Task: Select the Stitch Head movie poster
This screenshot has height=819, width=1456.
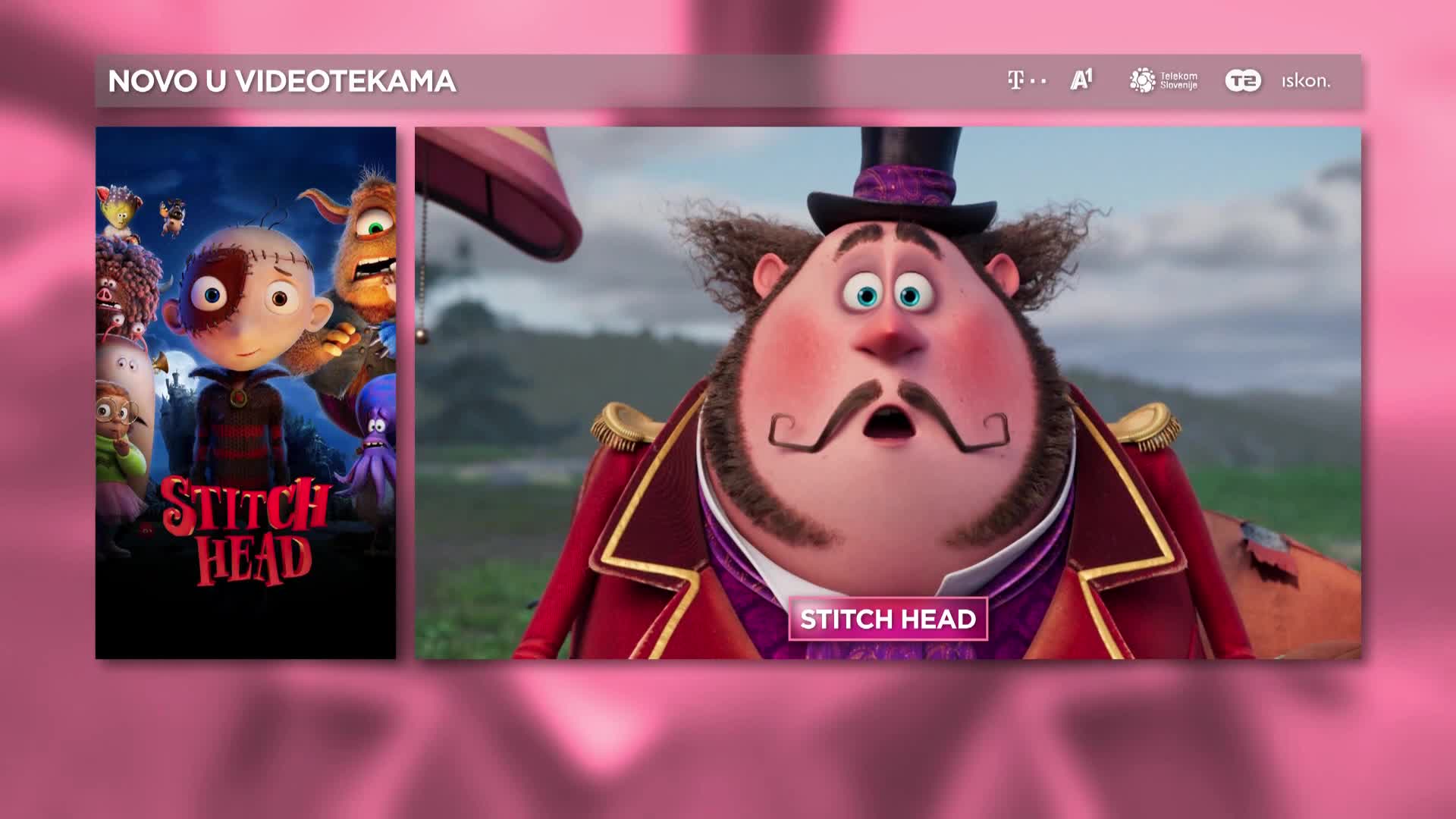Action: point(245,392)
